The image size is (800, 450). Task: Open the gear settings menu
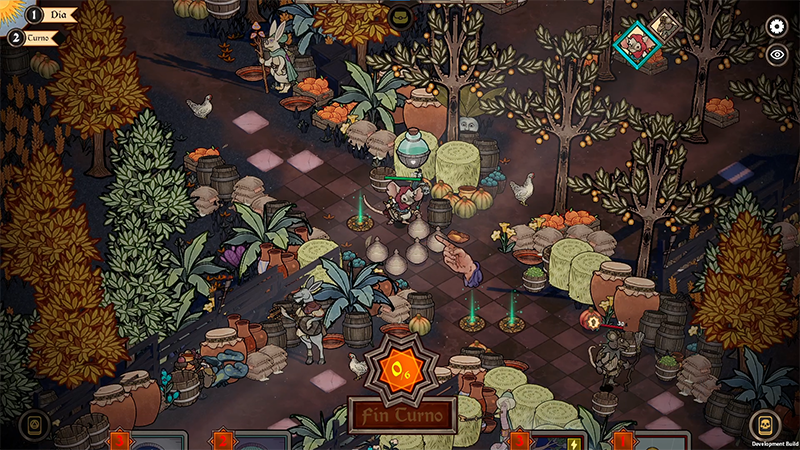(776, 27)
